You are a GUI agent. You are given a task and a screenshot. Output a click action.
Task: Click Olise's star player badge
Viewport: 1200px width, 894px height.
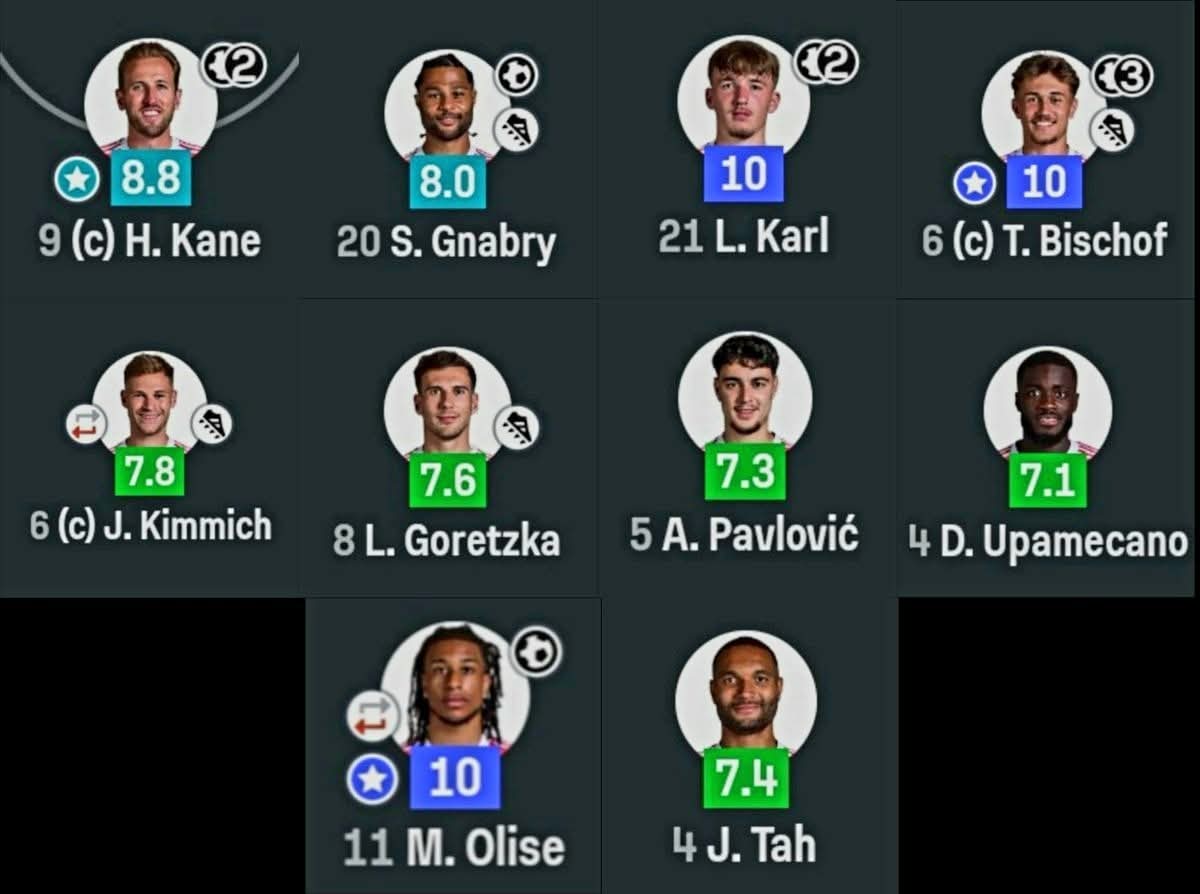372,779
